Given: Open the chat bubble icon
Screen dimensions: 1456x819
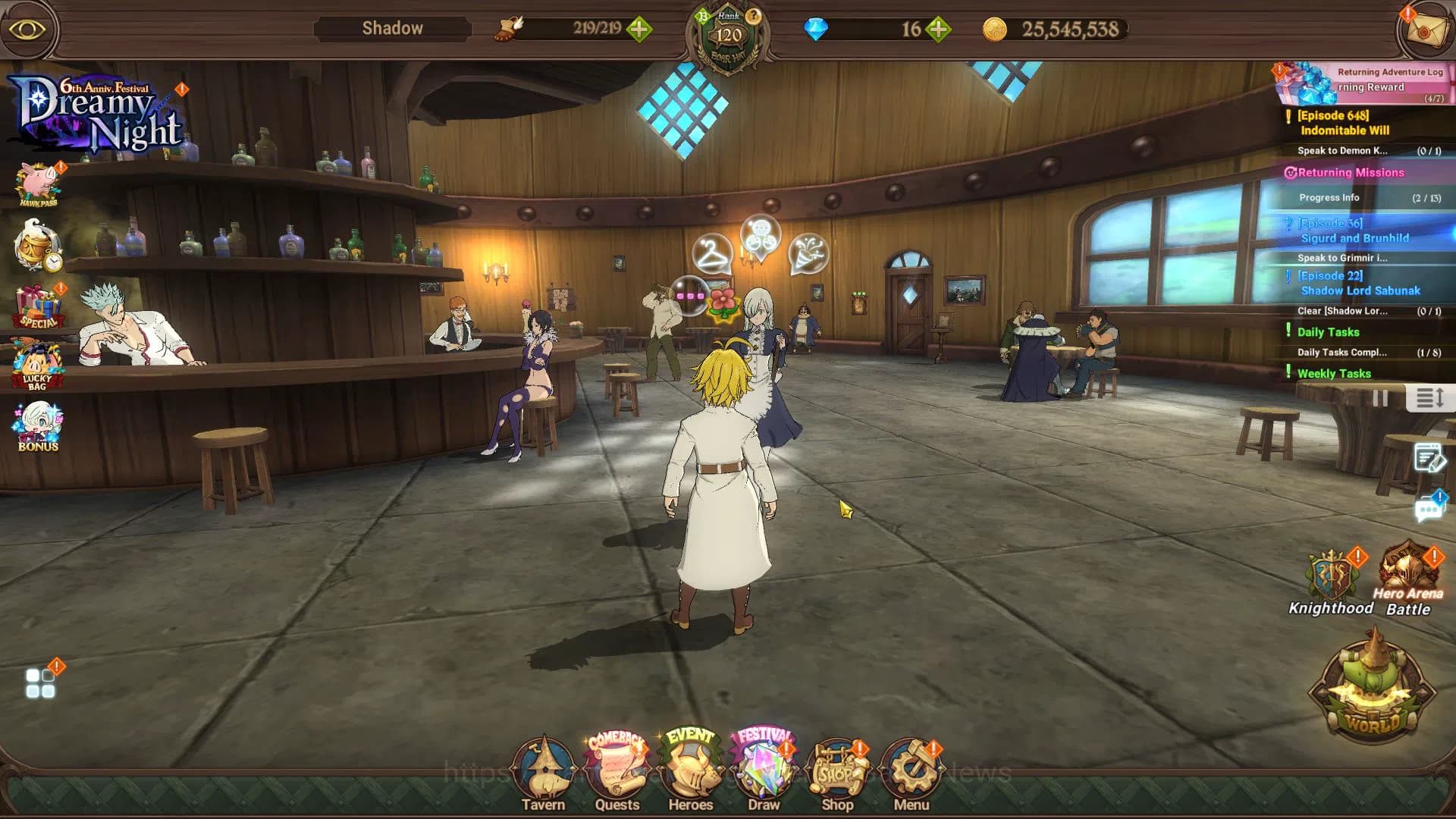Looking at the screenshot, I should coord(1429,508).
